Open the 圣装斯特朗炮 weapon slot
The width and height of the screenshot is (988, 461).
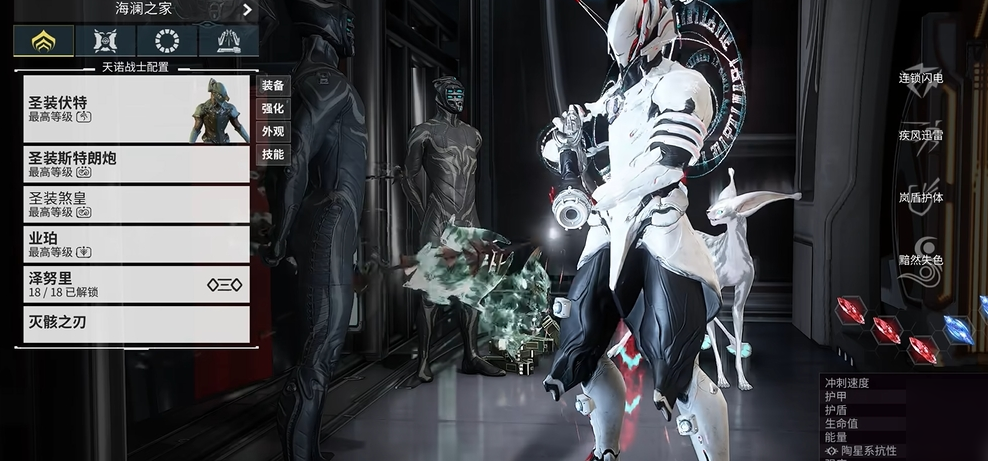[136, 164]
